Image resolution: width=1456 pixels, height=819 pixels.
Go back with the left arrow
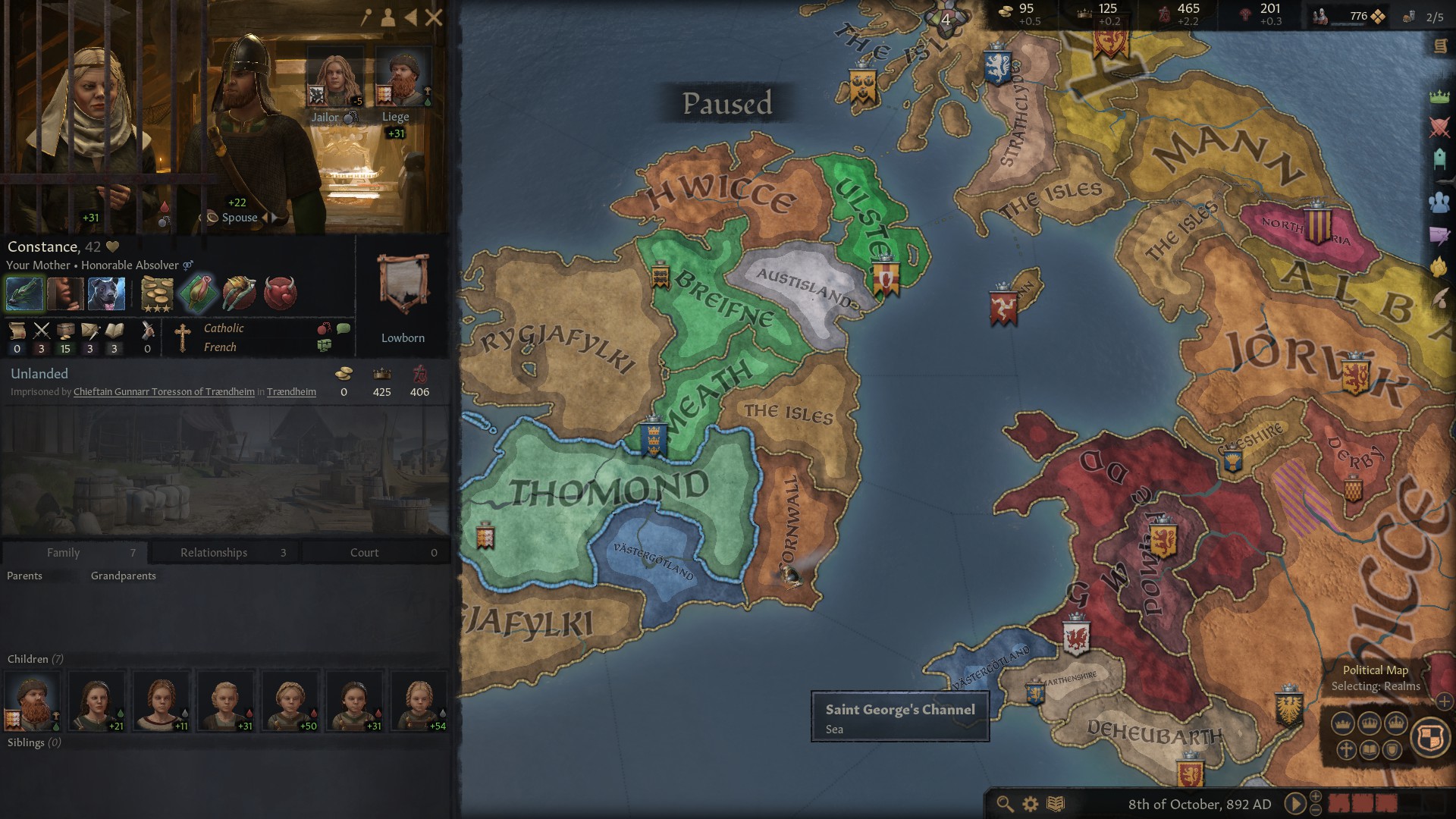pyautogui.click(x=411, y=17)
